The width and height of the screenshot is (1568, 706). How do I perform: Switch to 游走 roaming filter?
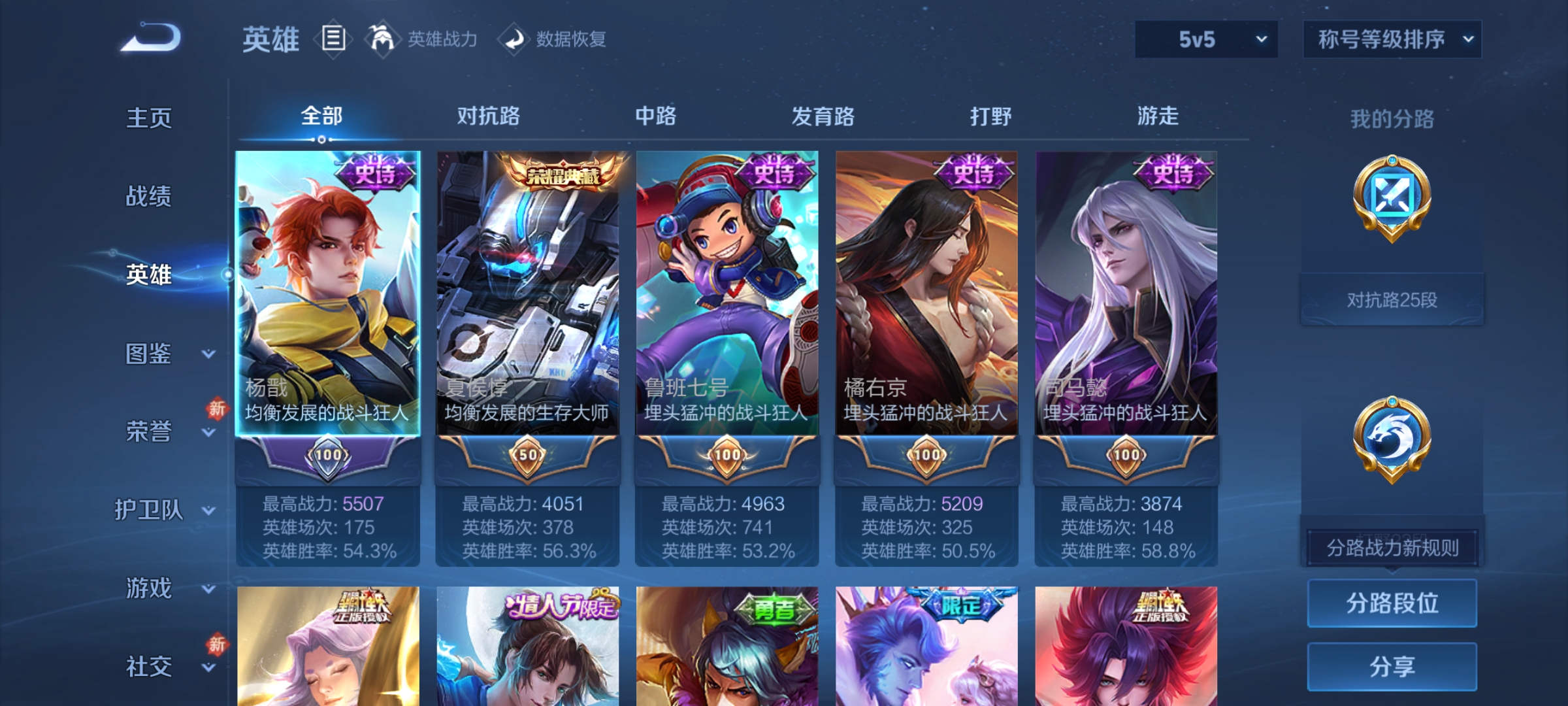[x=1158, y=116]
